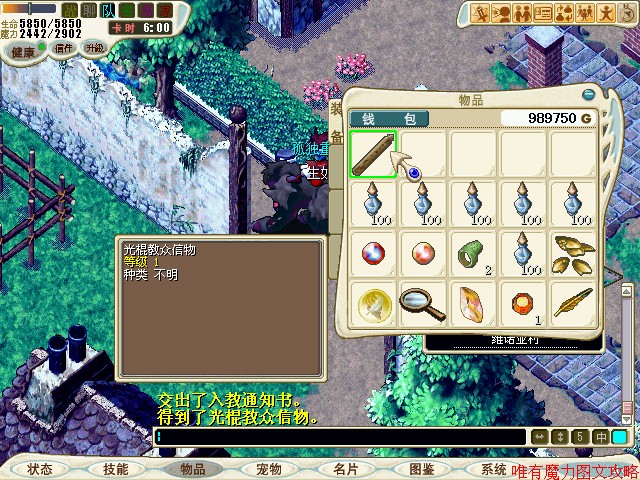640x480 pixels.
Task: Open the 状态 status menu
Action: (x=40, y=468)
